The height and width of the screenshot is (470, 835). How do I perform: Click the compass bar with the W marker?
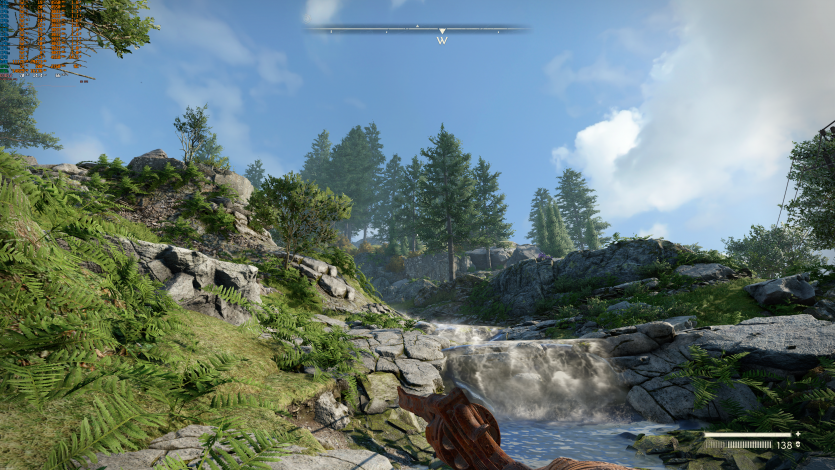point(417,30)
